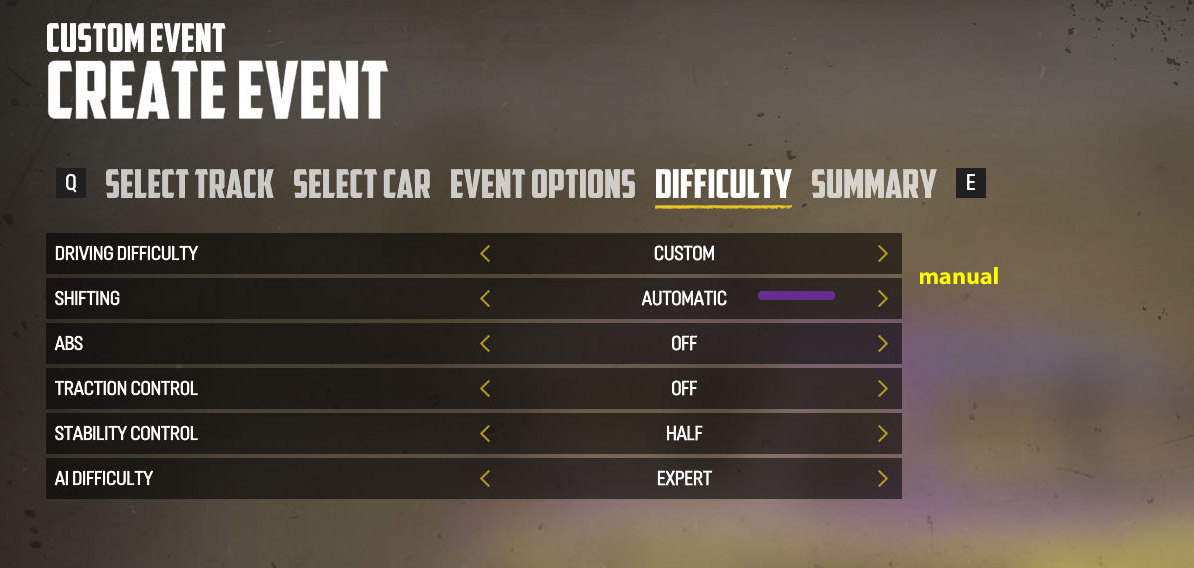Open the Select Car tab

362,184
